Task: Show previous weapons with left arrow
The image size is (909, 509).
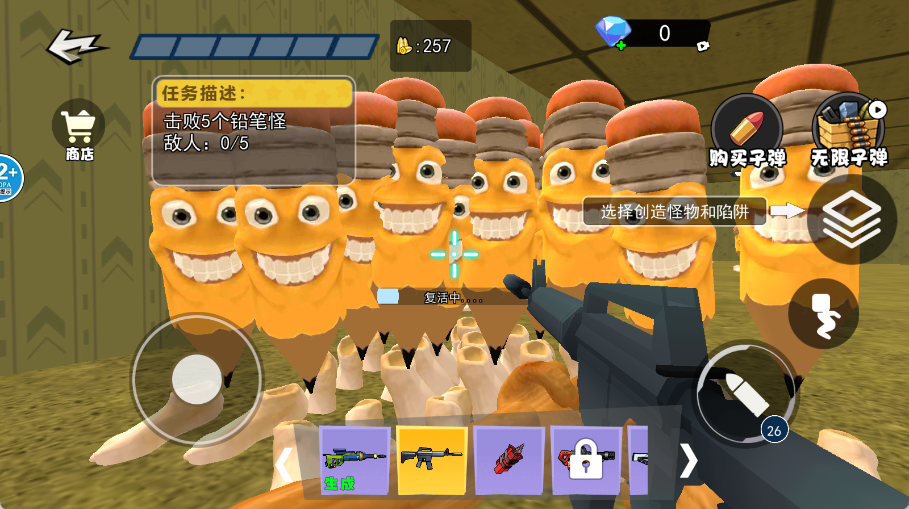Action: click(x=285, y=463)
